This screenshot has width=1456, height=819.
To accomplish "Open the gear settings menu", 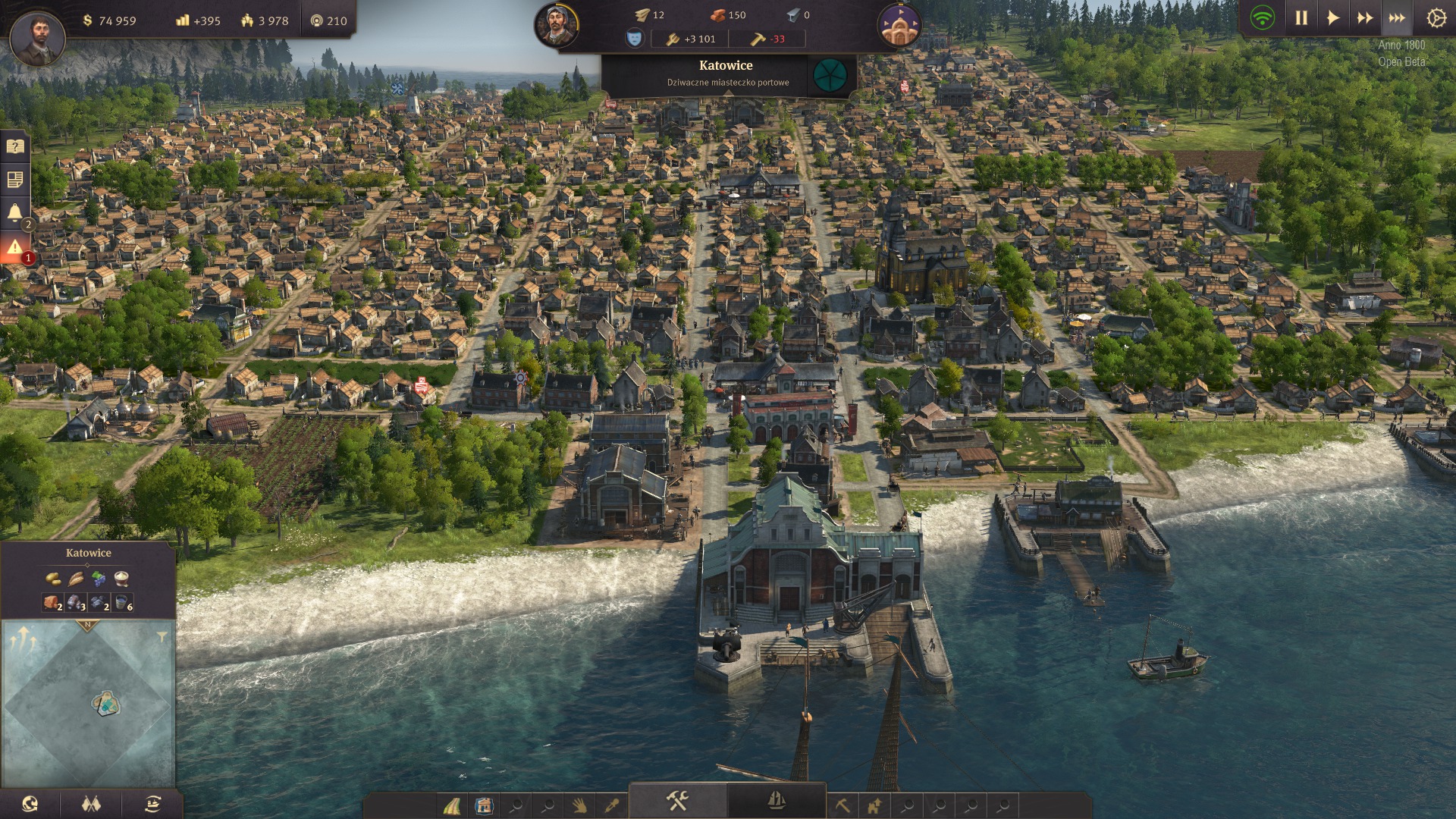I will (1436, 18).
